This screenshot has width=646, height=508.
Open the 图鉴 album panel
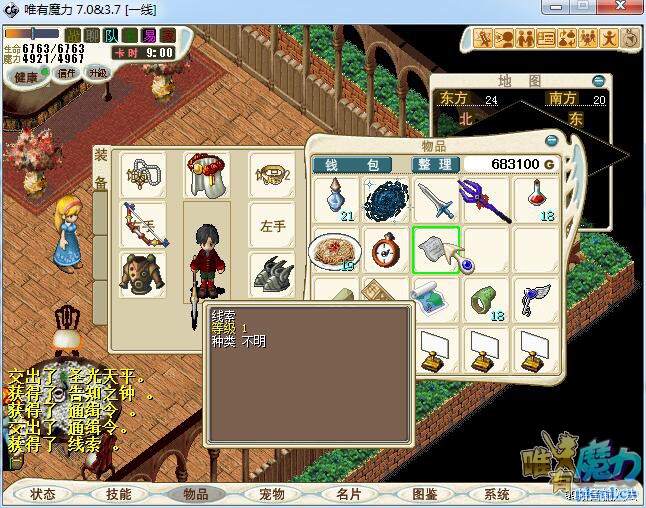click(x=424, y=494)
